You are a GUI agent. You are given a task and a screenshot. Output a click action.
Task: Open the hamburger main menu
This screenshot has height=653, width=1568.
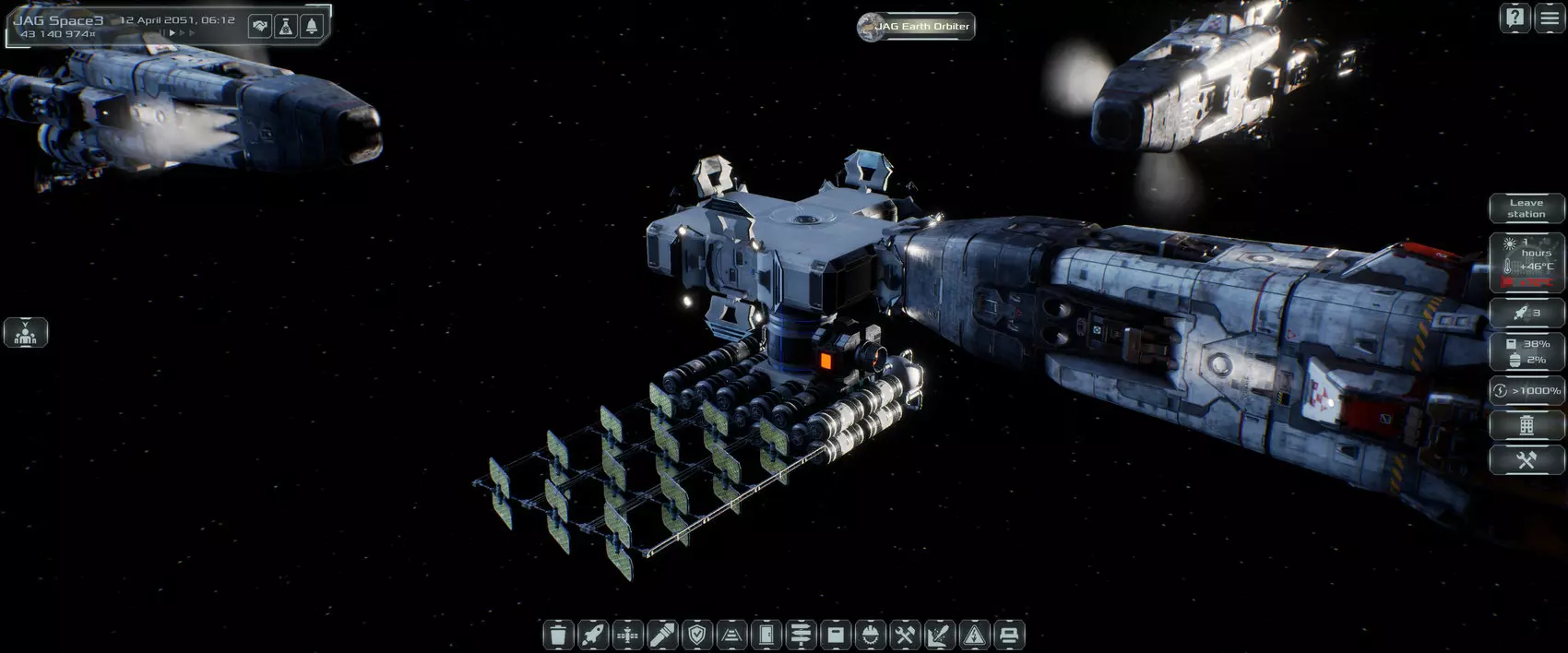1549,18
